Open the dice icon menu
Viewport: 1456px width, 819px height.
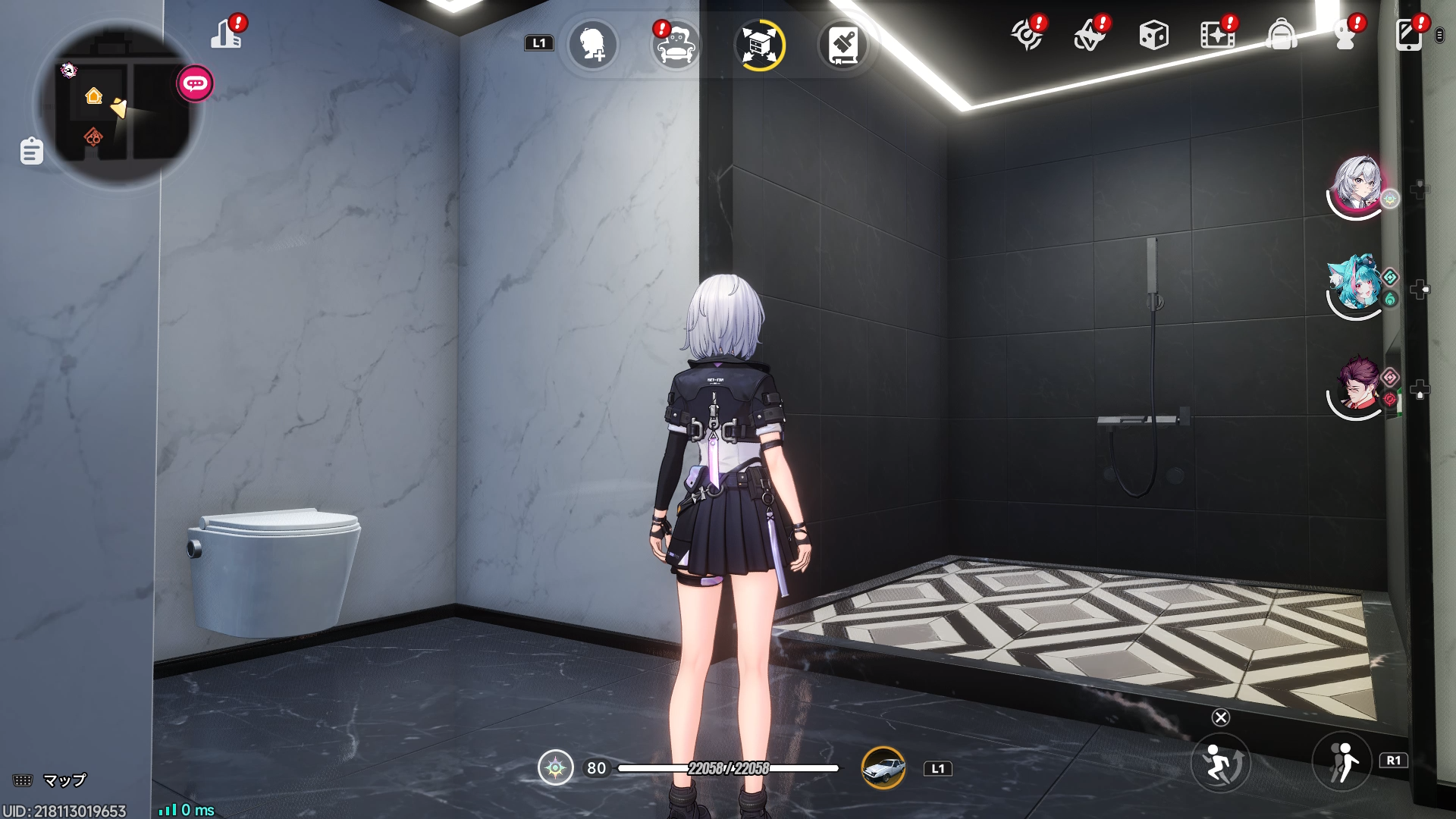pyautogui.click(x=1153, y=35)
